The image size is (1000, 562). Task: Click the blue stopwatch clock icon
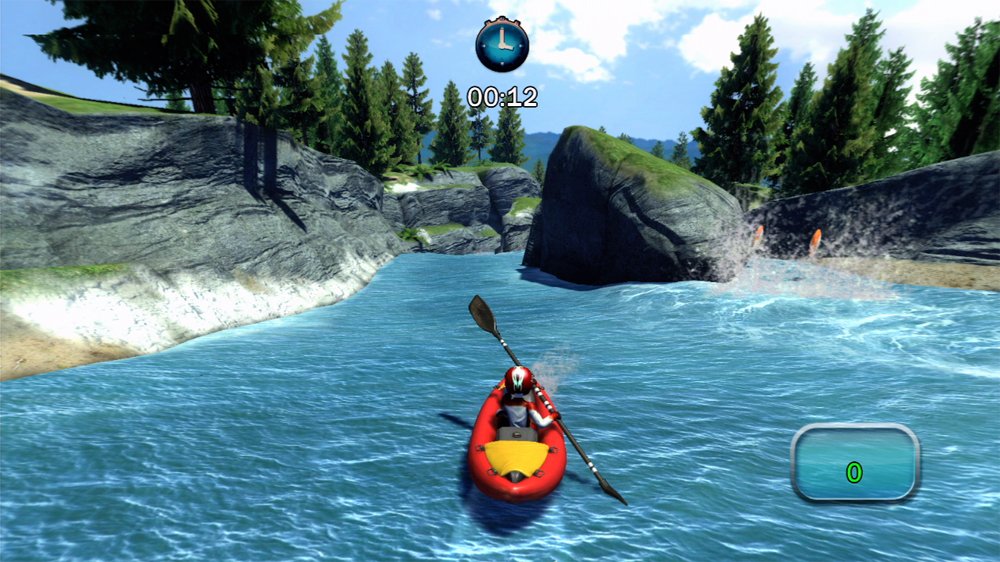tap(502, 45)
